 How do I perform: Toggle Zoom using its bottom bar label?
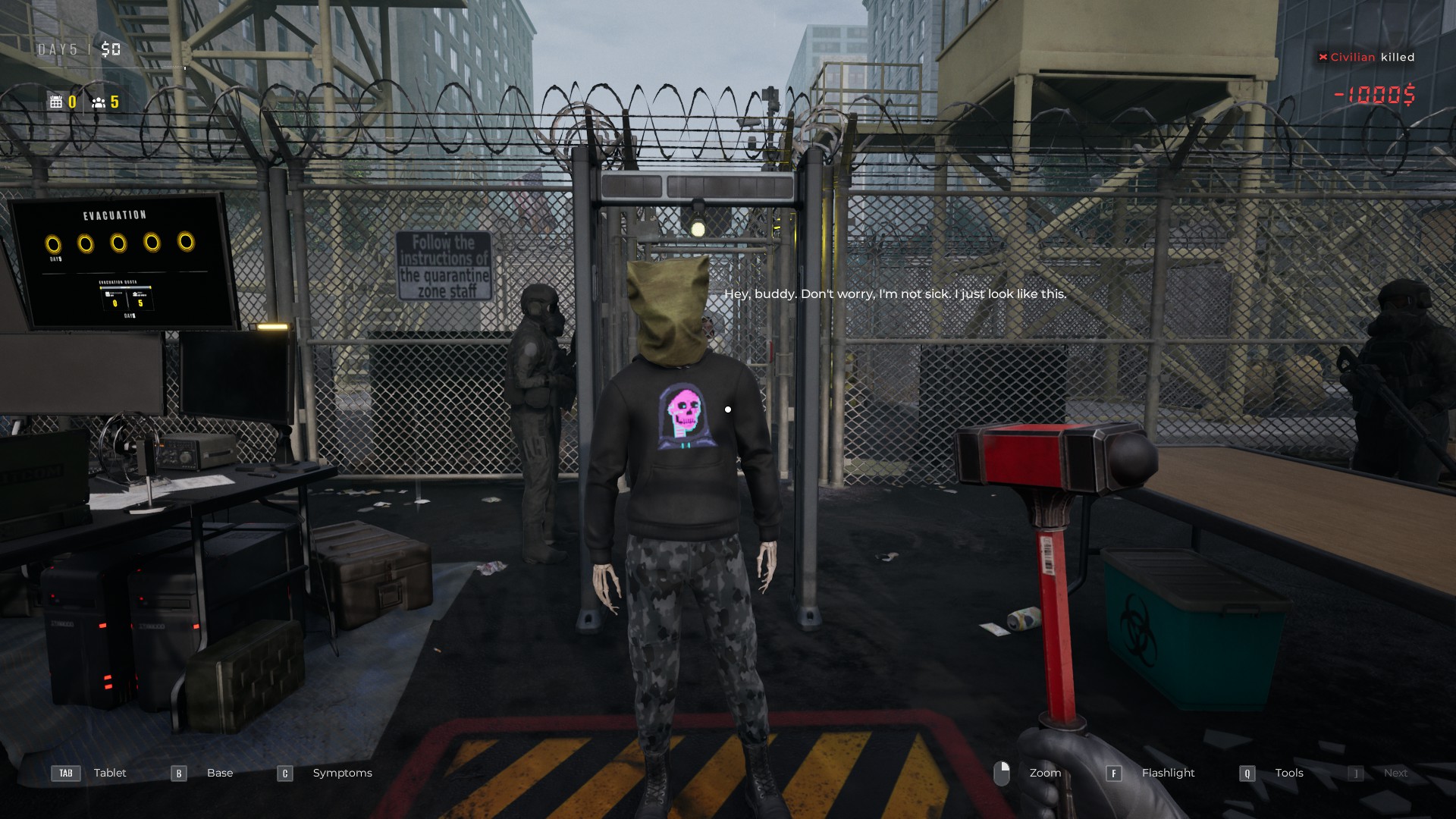[1045, 773]
